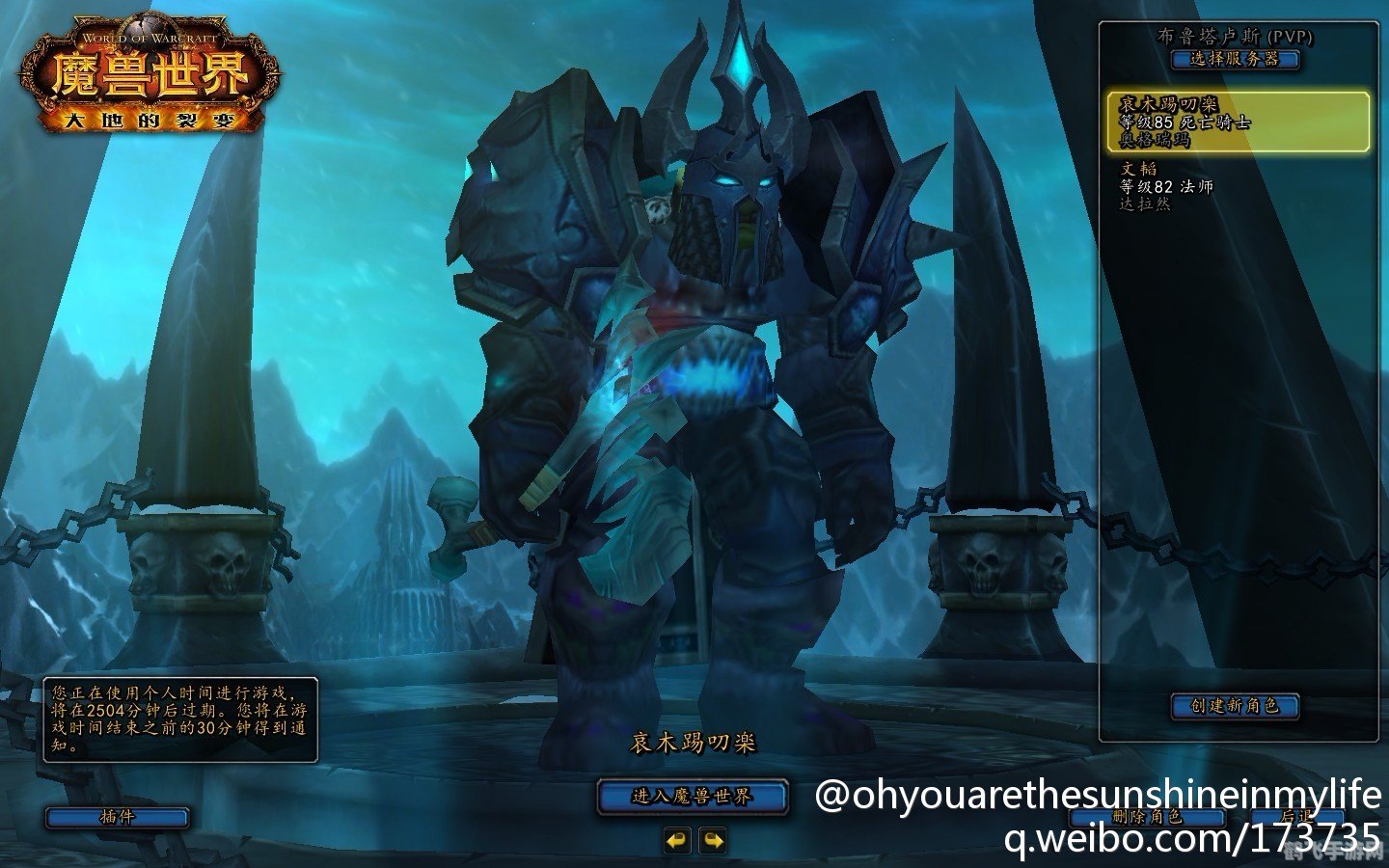Open the 选择服务器 realm selection
Screen dimensions: 1389x868
[x=1235, y=59]
